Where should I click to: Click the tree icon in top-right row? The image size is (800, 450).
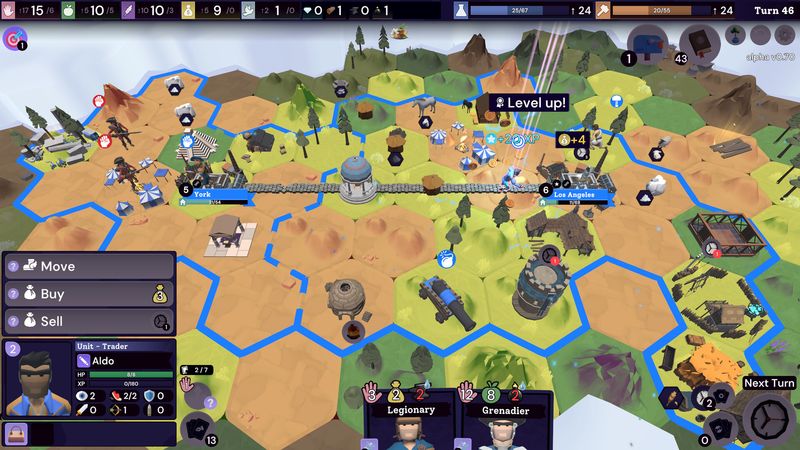pyautogui.click(x=734, y=34)
